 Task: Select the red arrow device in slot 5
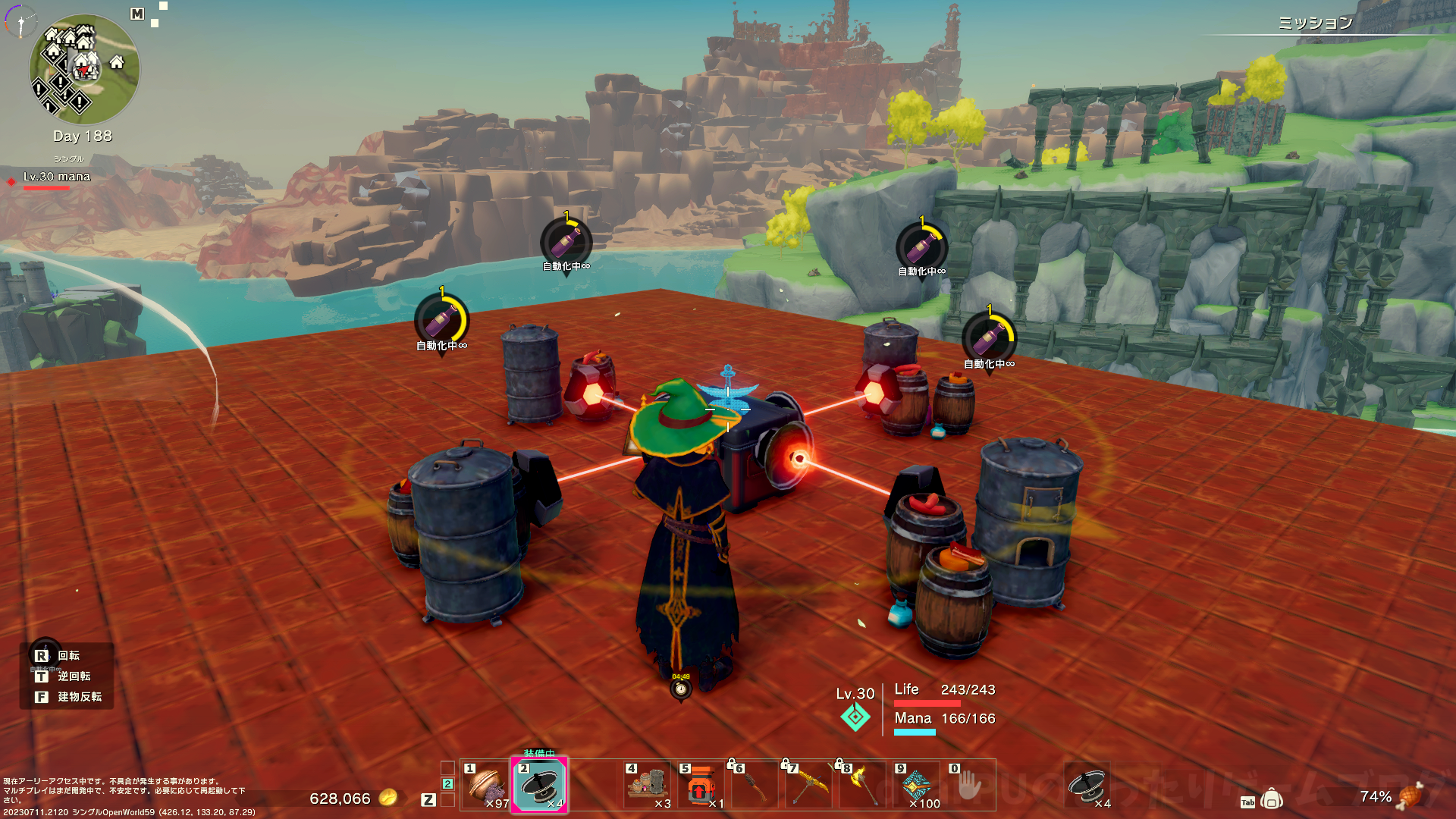[701, 786]
